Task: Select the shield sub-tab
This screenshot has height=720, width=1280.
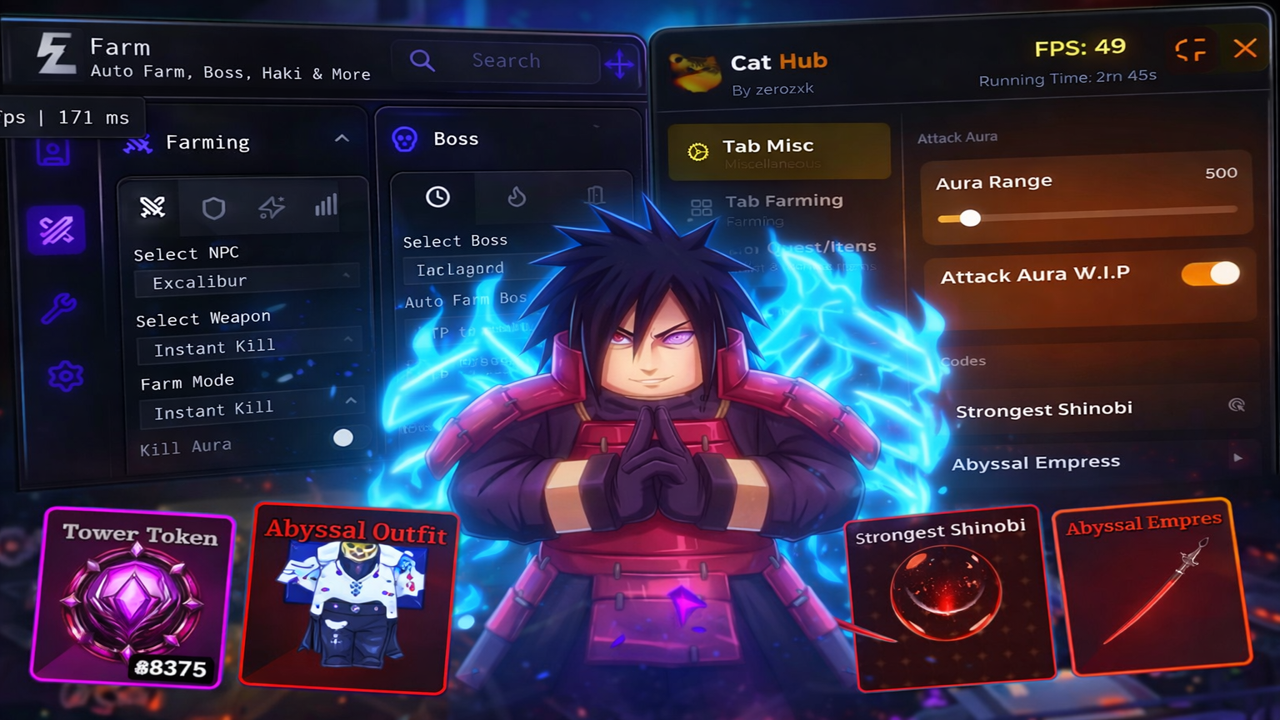Action: coord(213,207)
